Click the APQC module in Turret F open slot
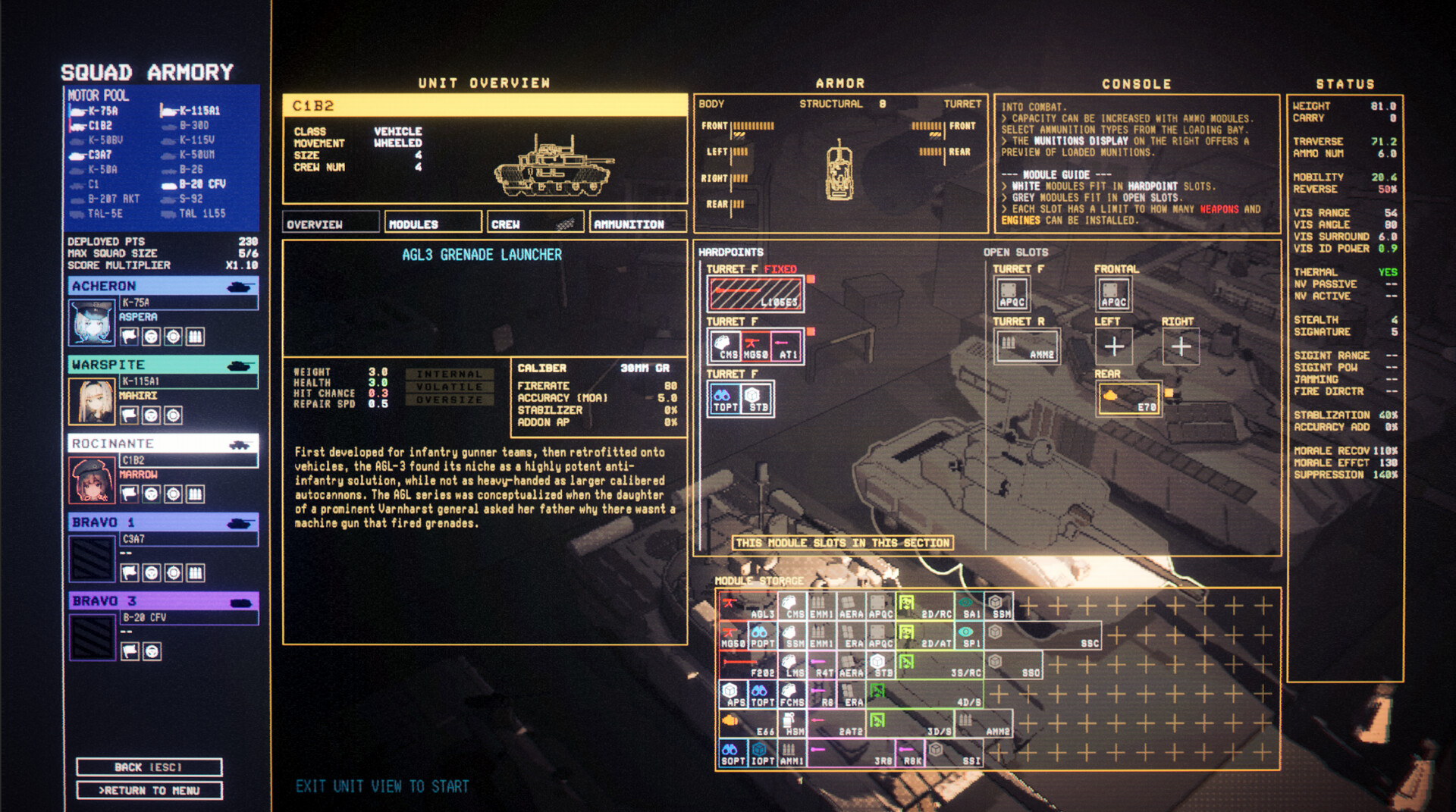Viewport: 1456px width, 812px height. tap(1012, 293)
